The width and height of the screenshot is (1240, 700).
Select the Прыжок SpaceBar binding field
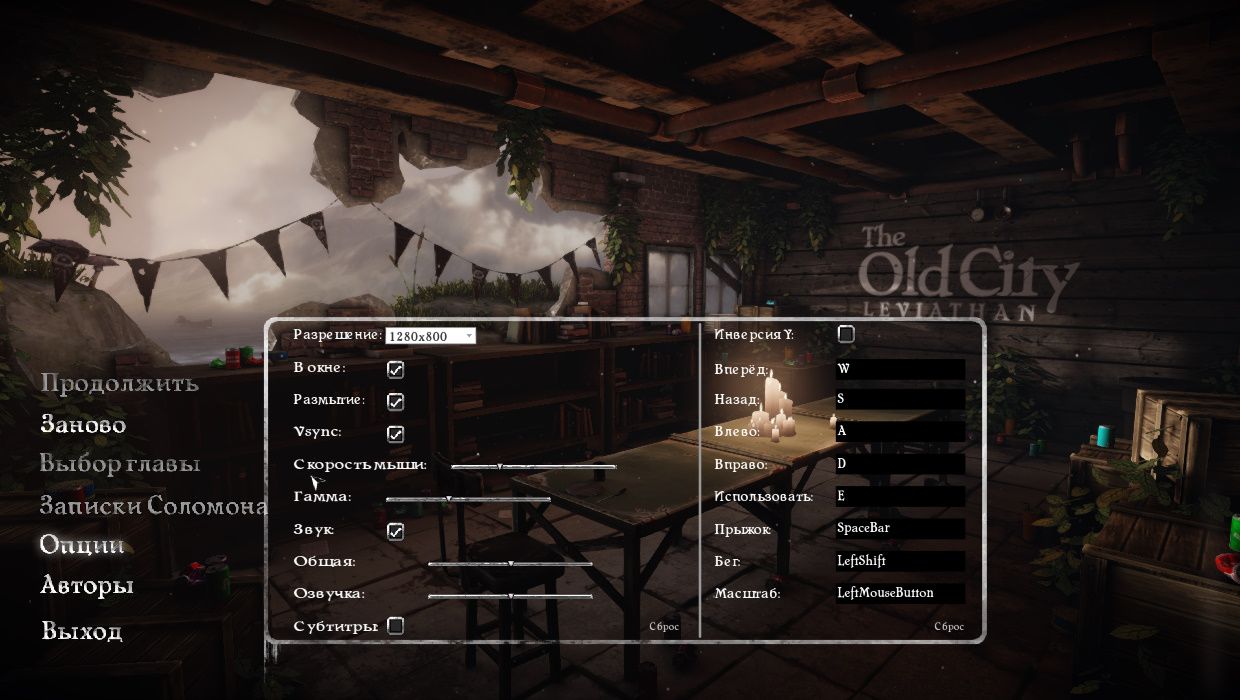click(x=900, y=528)
